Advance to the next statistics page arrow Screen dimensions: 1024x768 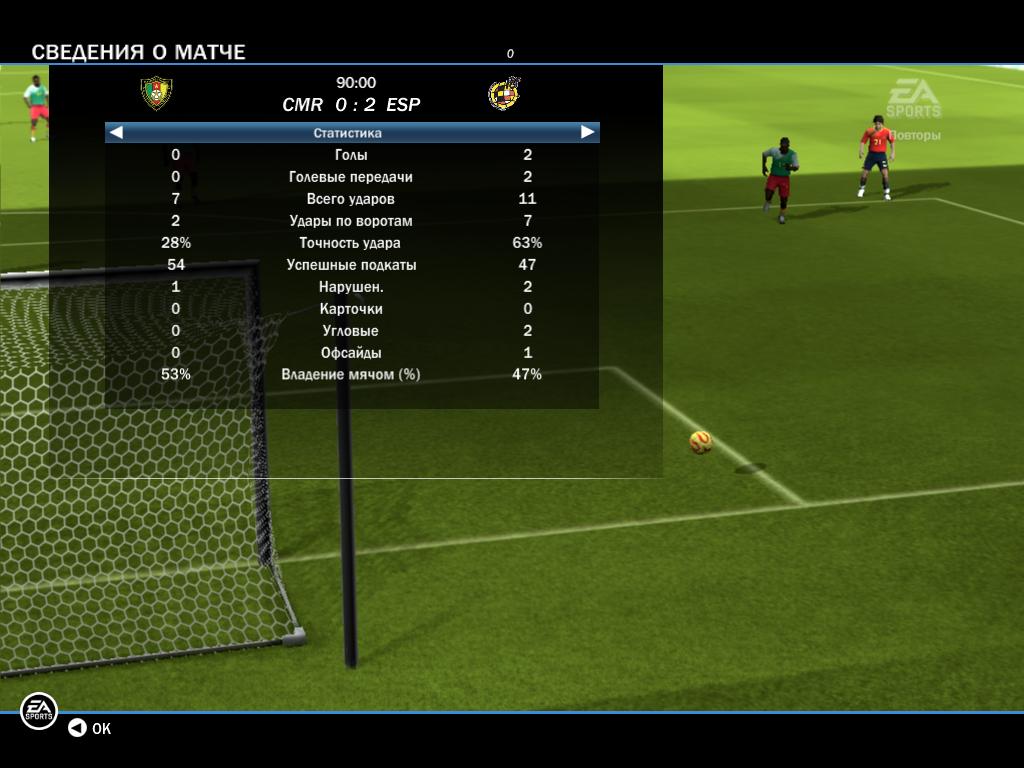(588, 132)
